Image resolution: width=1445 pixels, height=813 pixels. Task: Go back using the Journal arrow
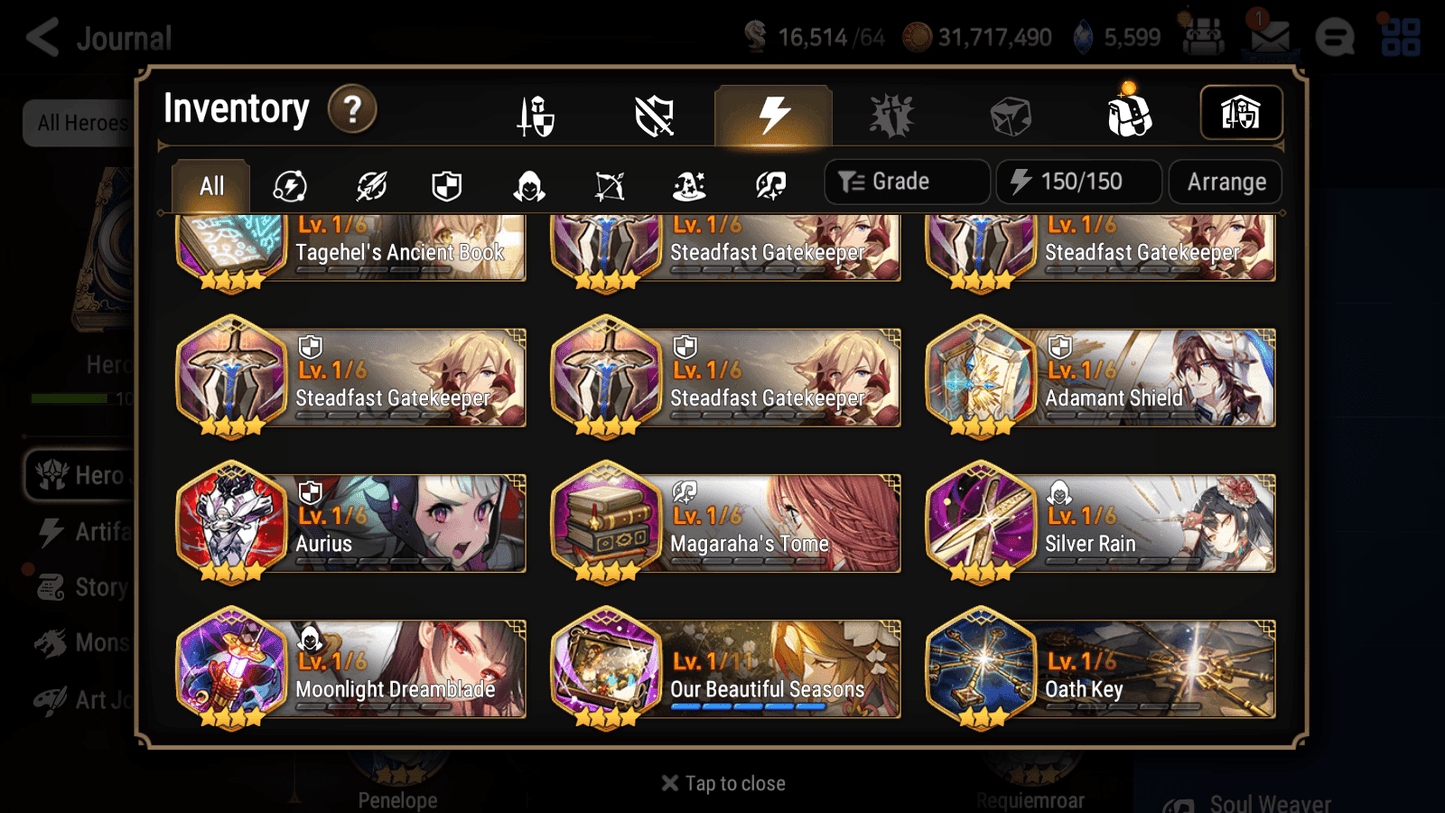click(x=42, y=36)
